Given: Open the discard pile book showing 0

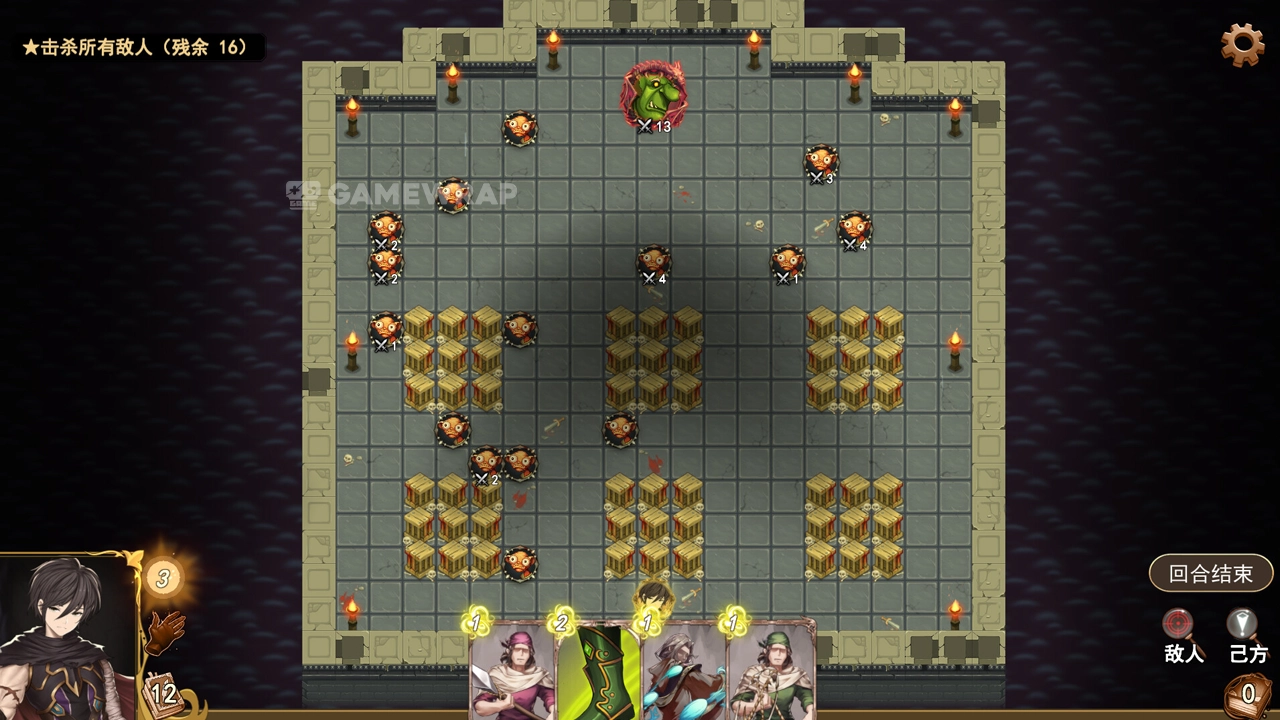Looking at the screenshot, I should coord(1248,693).
